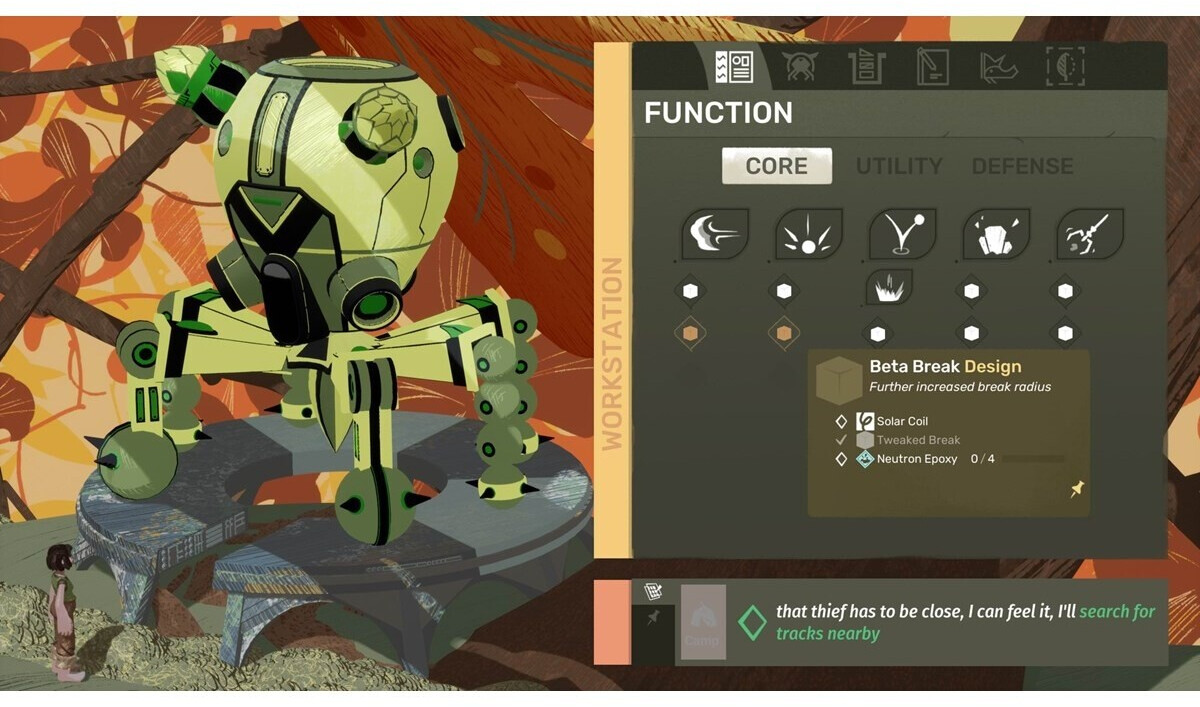Select the Solar Coil requirement

902,421
